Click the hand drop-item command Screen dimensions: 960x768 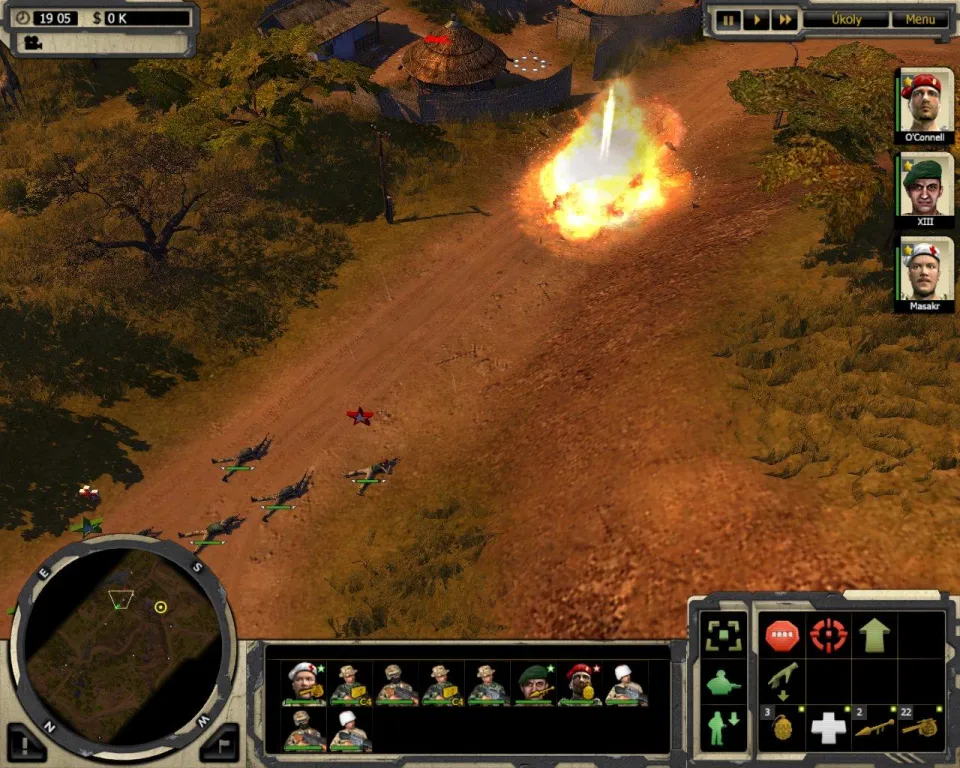point(781,680)
